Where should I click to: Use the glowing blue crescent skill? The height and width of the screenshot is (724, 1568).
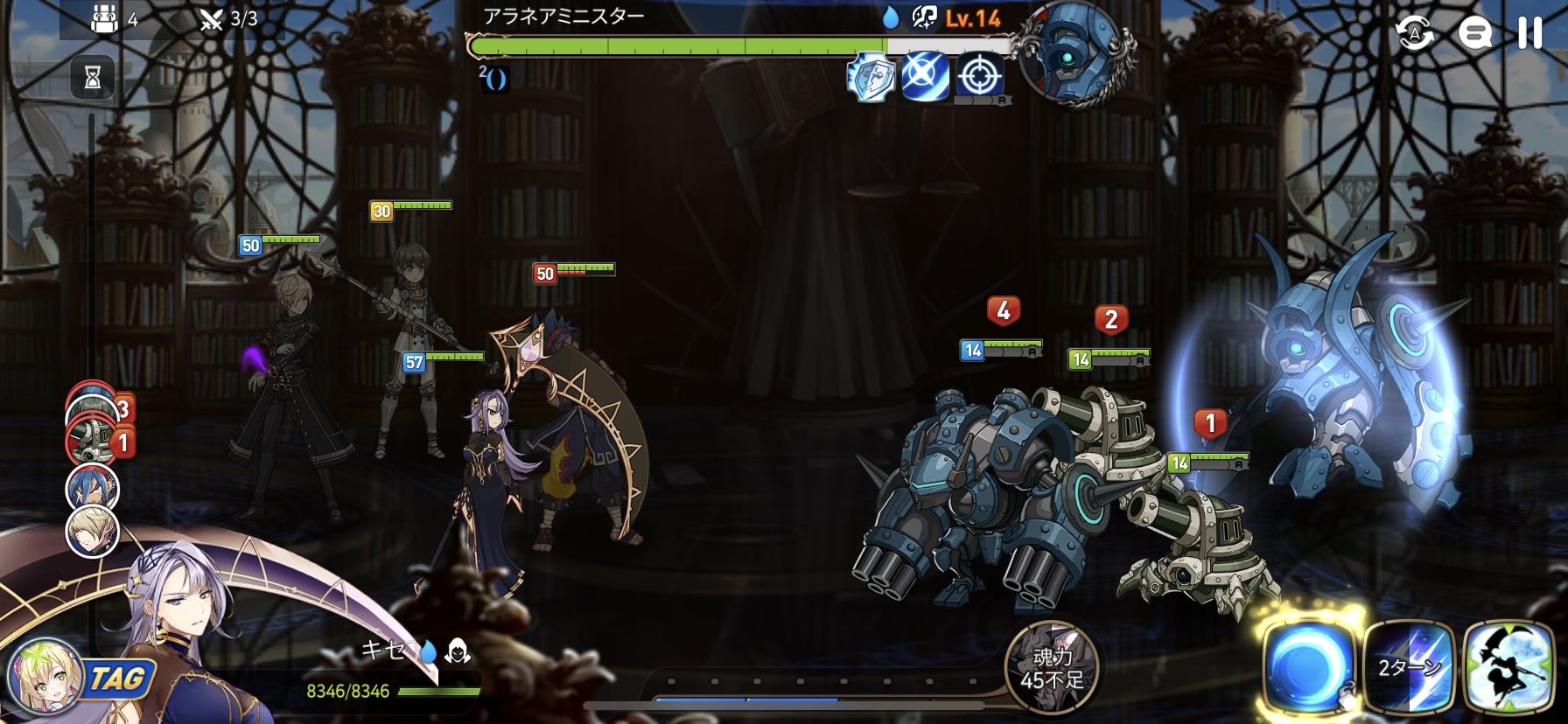coord(1309,668)
